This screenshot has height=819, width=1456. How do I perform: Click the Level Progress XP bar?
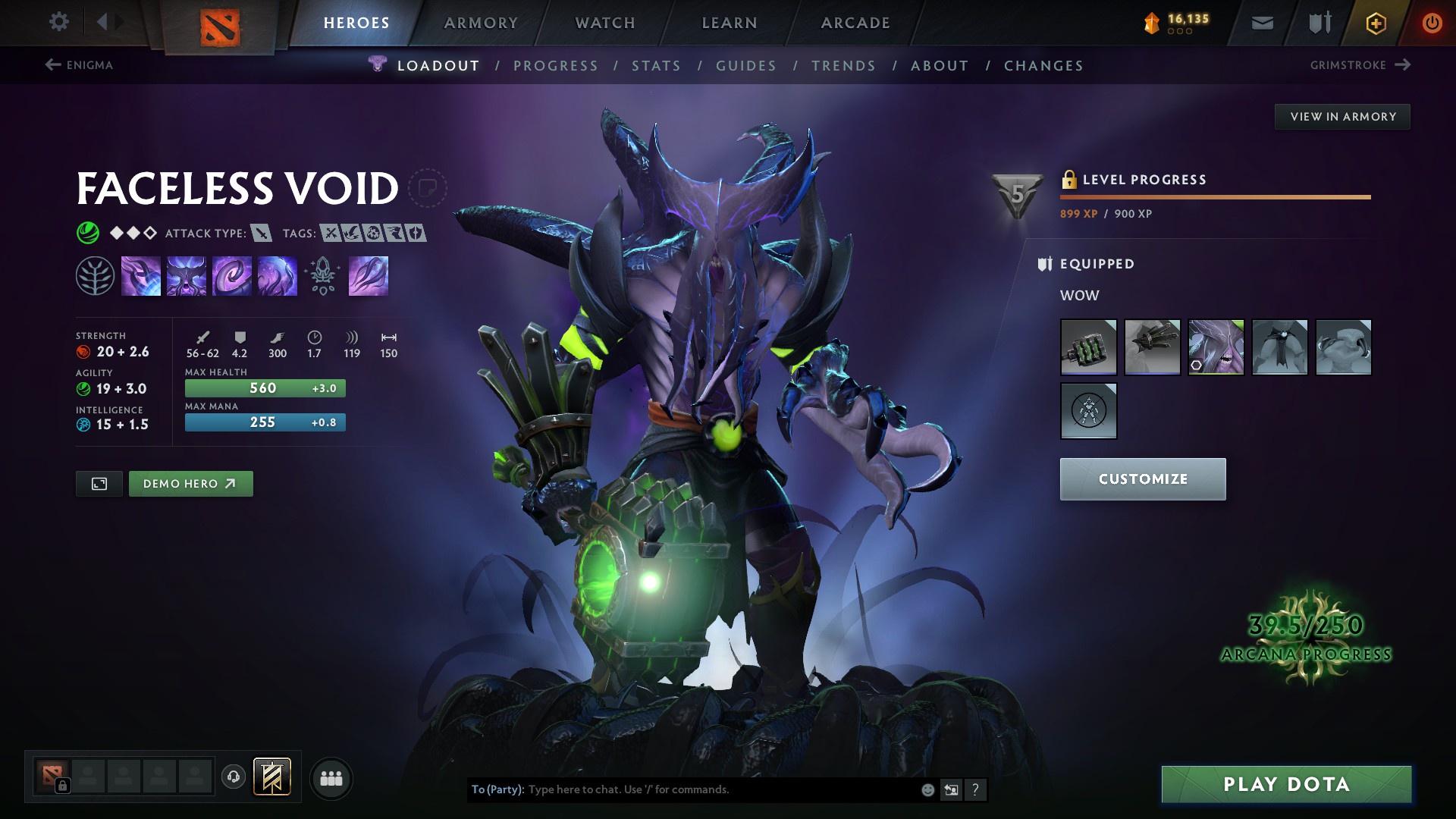[1213, 199]
